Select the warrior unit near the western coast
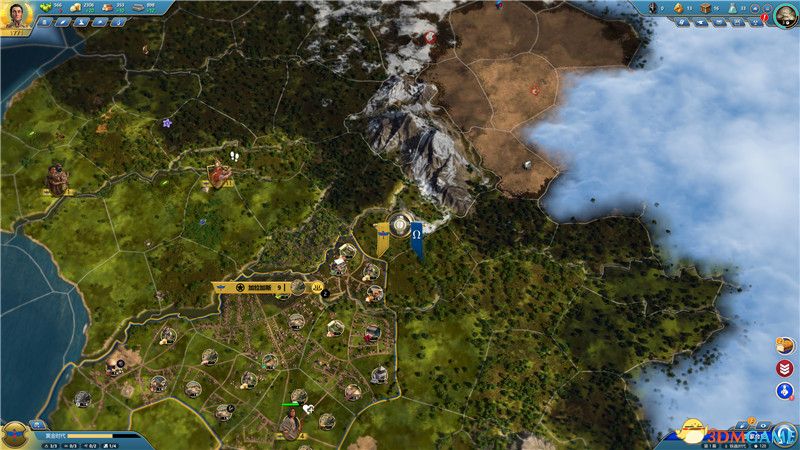This screenshot has width=800, height=450. click(x=56, y=177)
